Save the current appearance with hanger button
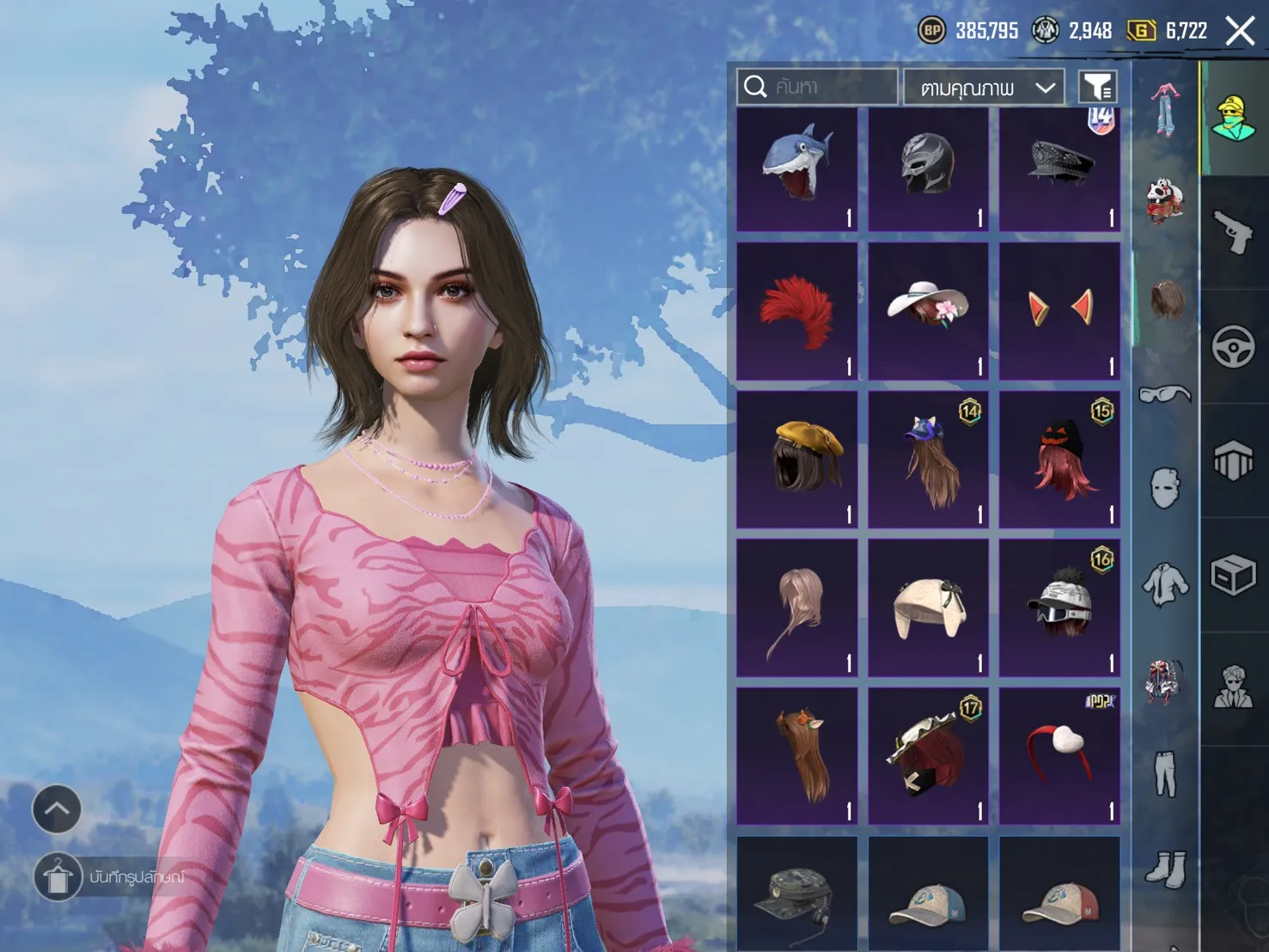 tap(57, 877)
